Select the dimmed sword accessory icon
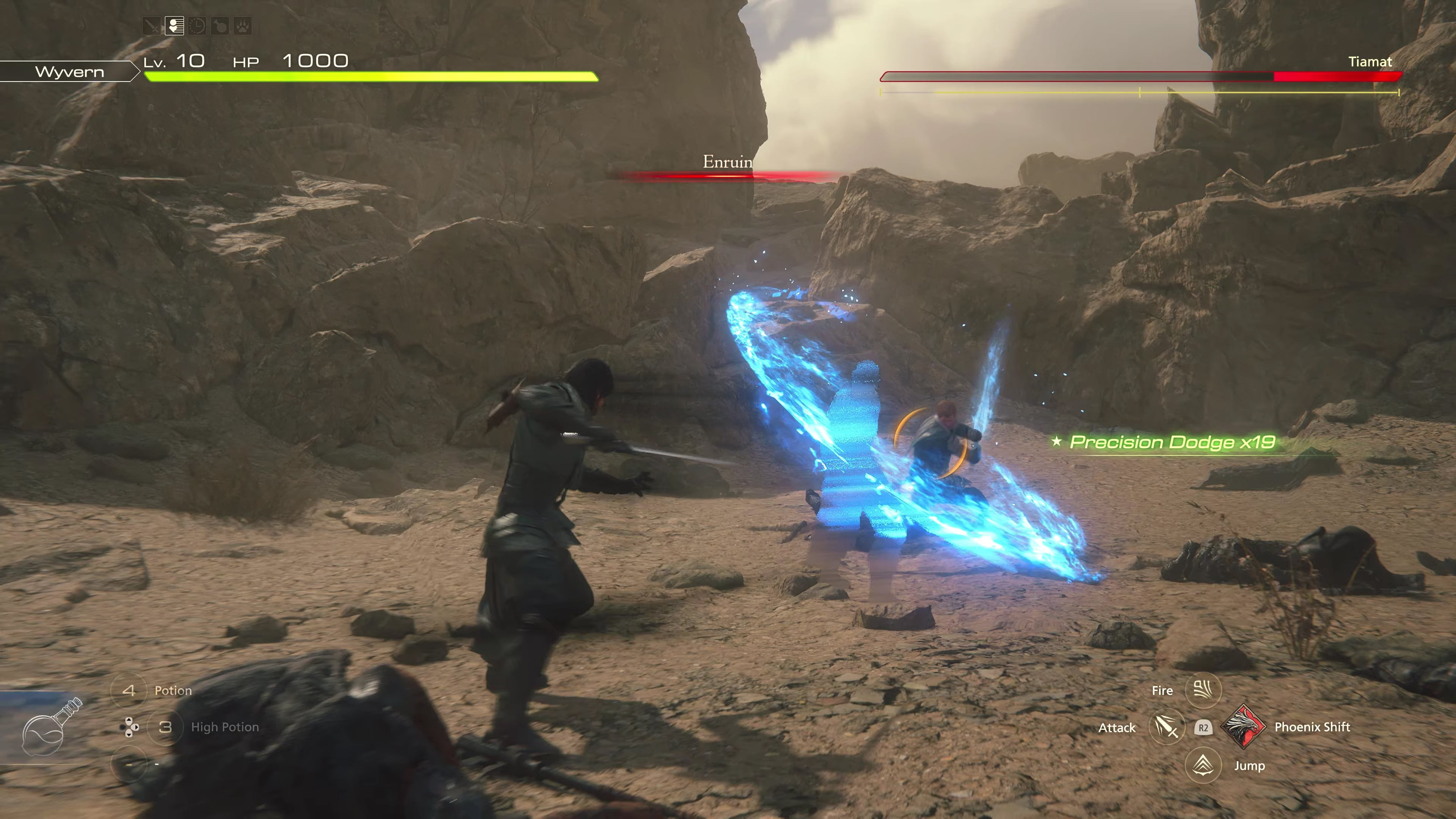This screenshot has height=819, width=1456. tap(152, 26)
